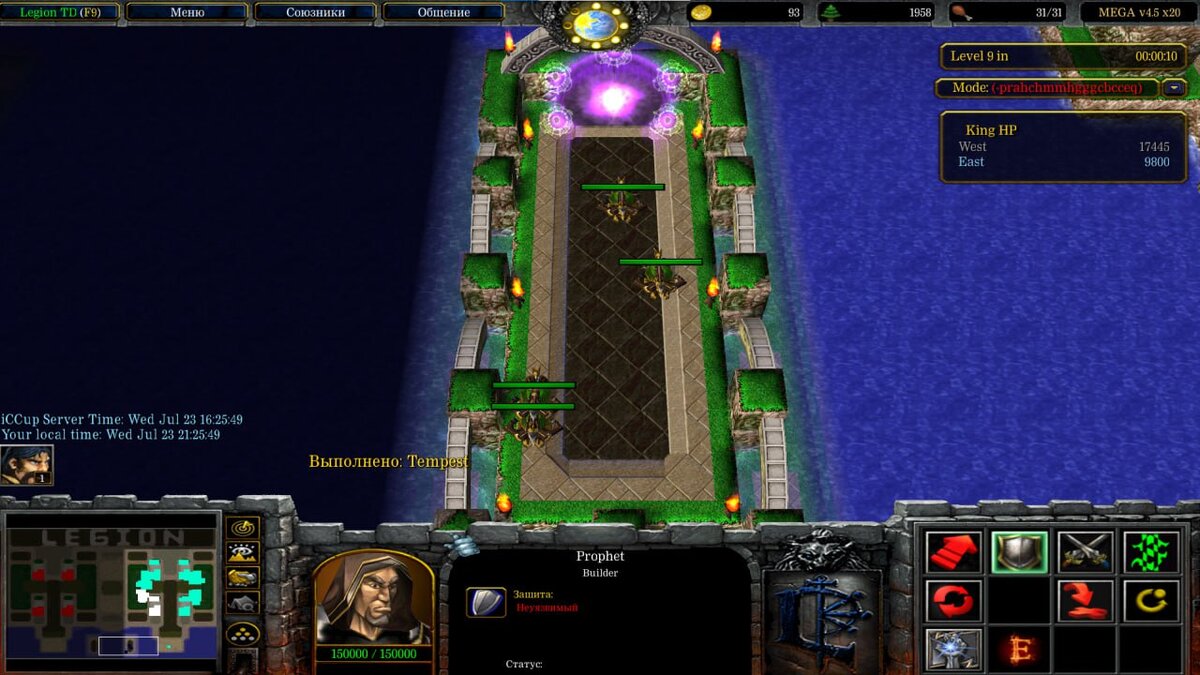Image resolution: width=1200 pixels, height=675 pixels.
Task: Activate the yellow circular arrow command
Action: pyautogui.click(x=1151, y=601)
